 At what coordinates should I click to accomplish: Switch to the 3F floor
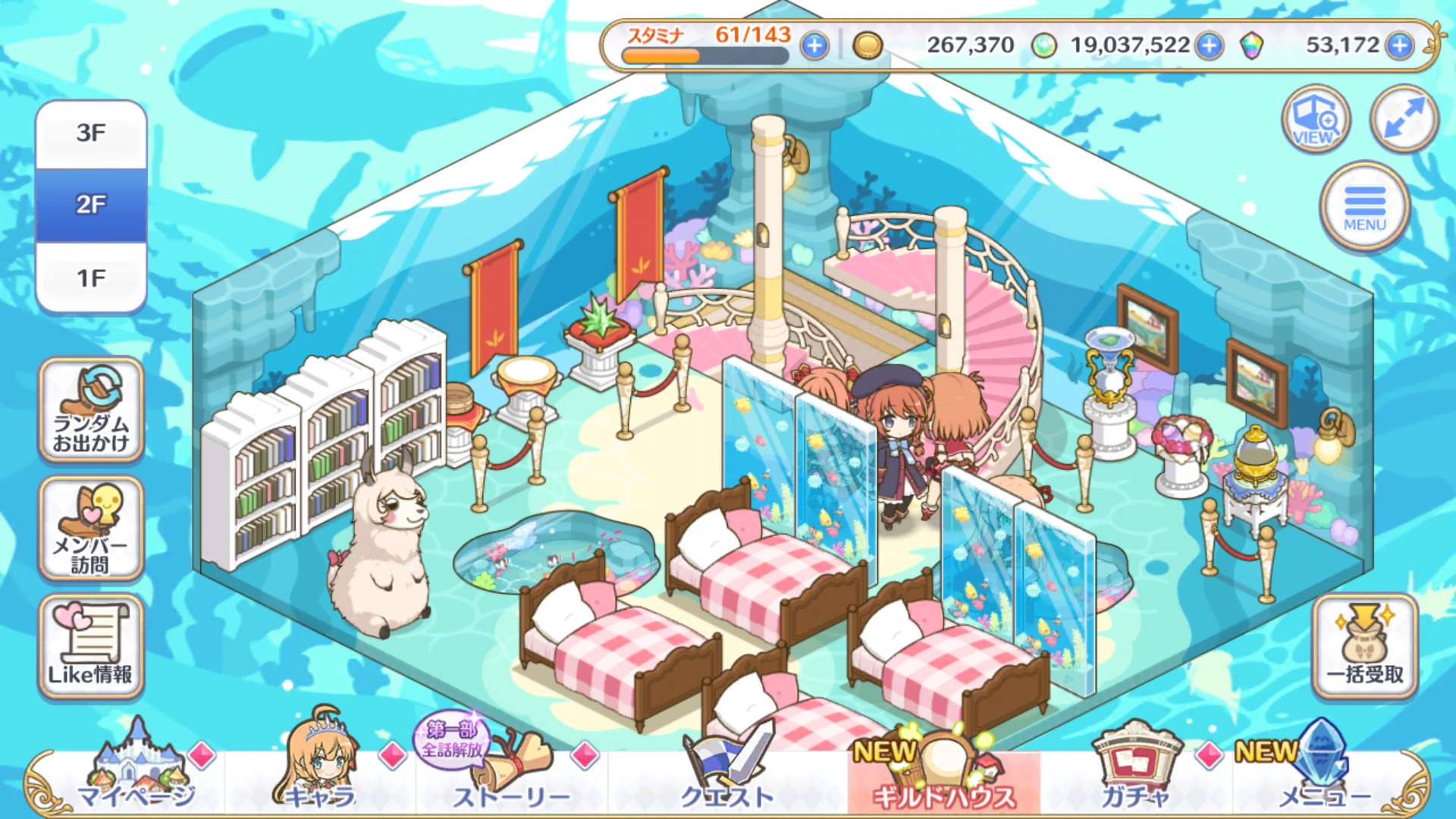click(91, 133)
